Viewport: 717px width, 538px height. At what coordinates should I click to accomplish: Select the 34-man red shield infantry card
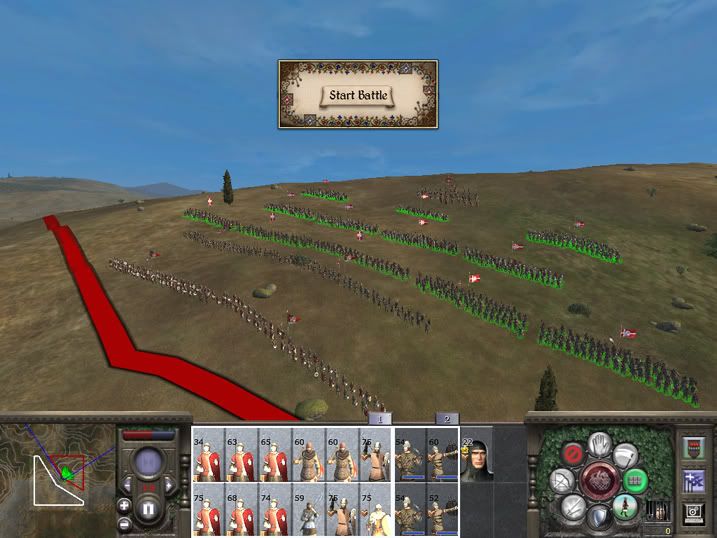pos(208,458)
